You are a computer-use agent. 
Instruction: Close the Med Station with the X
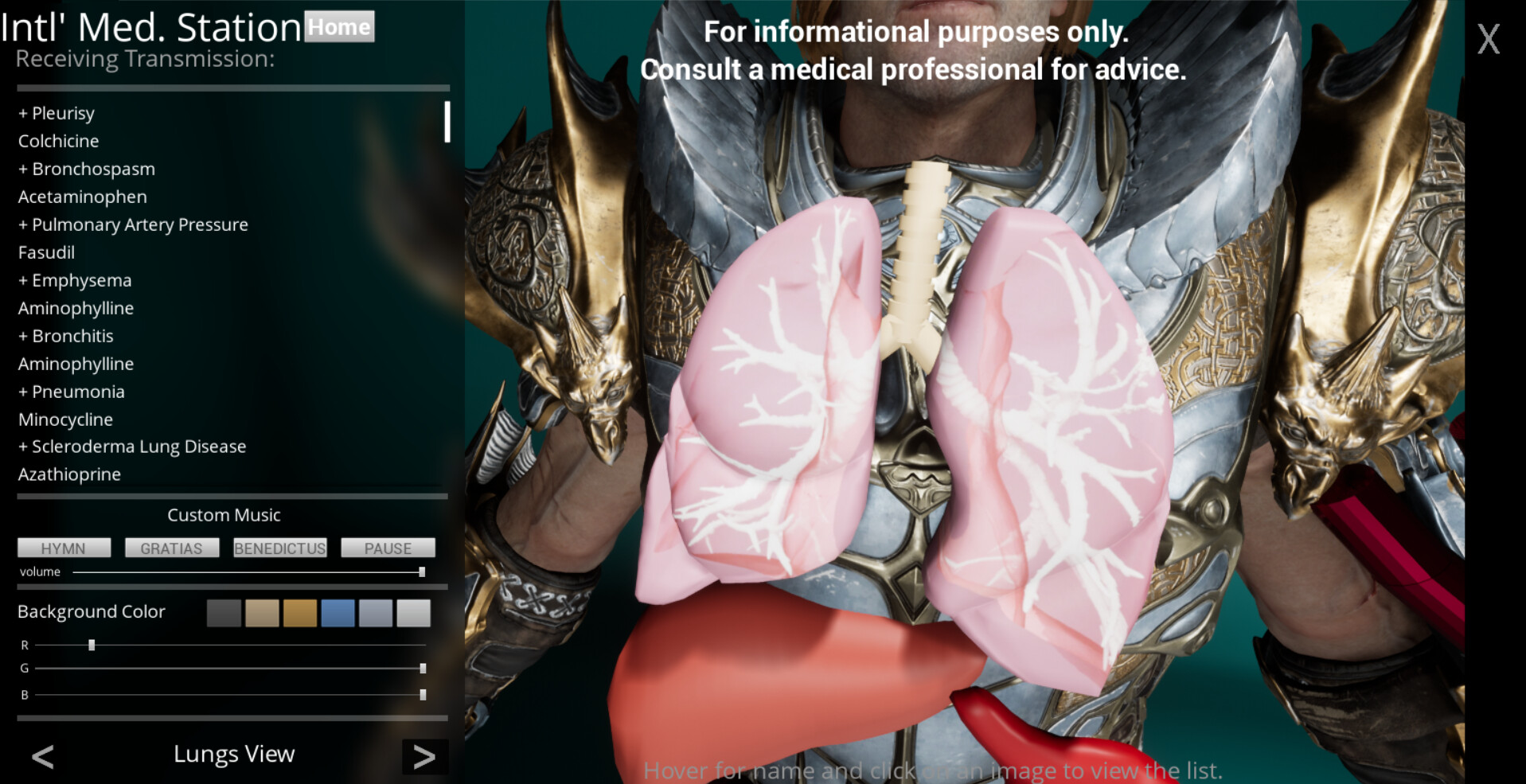click(x=1487, y=38)
